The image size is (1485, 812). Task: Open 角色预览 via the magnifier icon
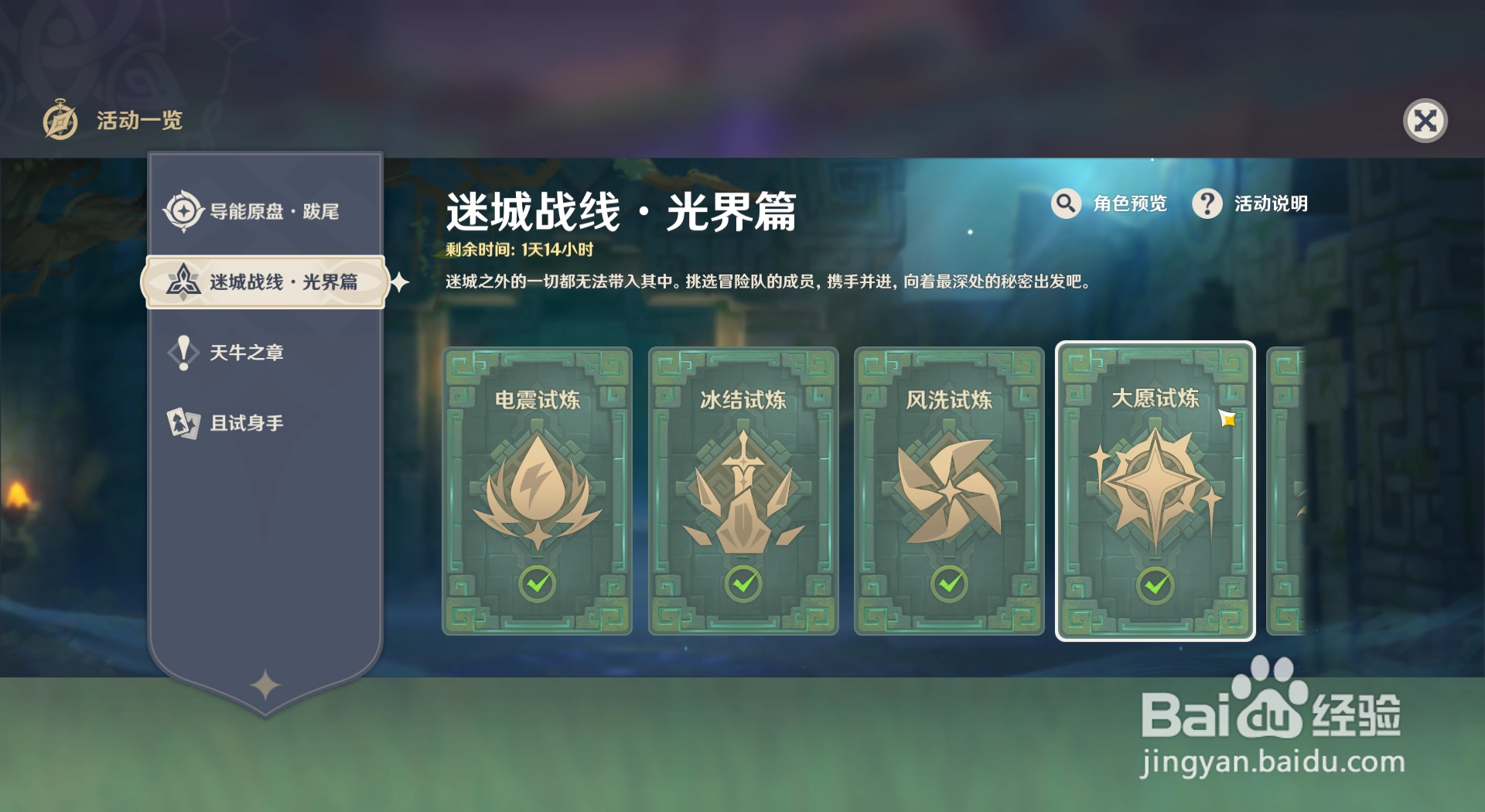pyautogui.click(x=1065, y=204)
